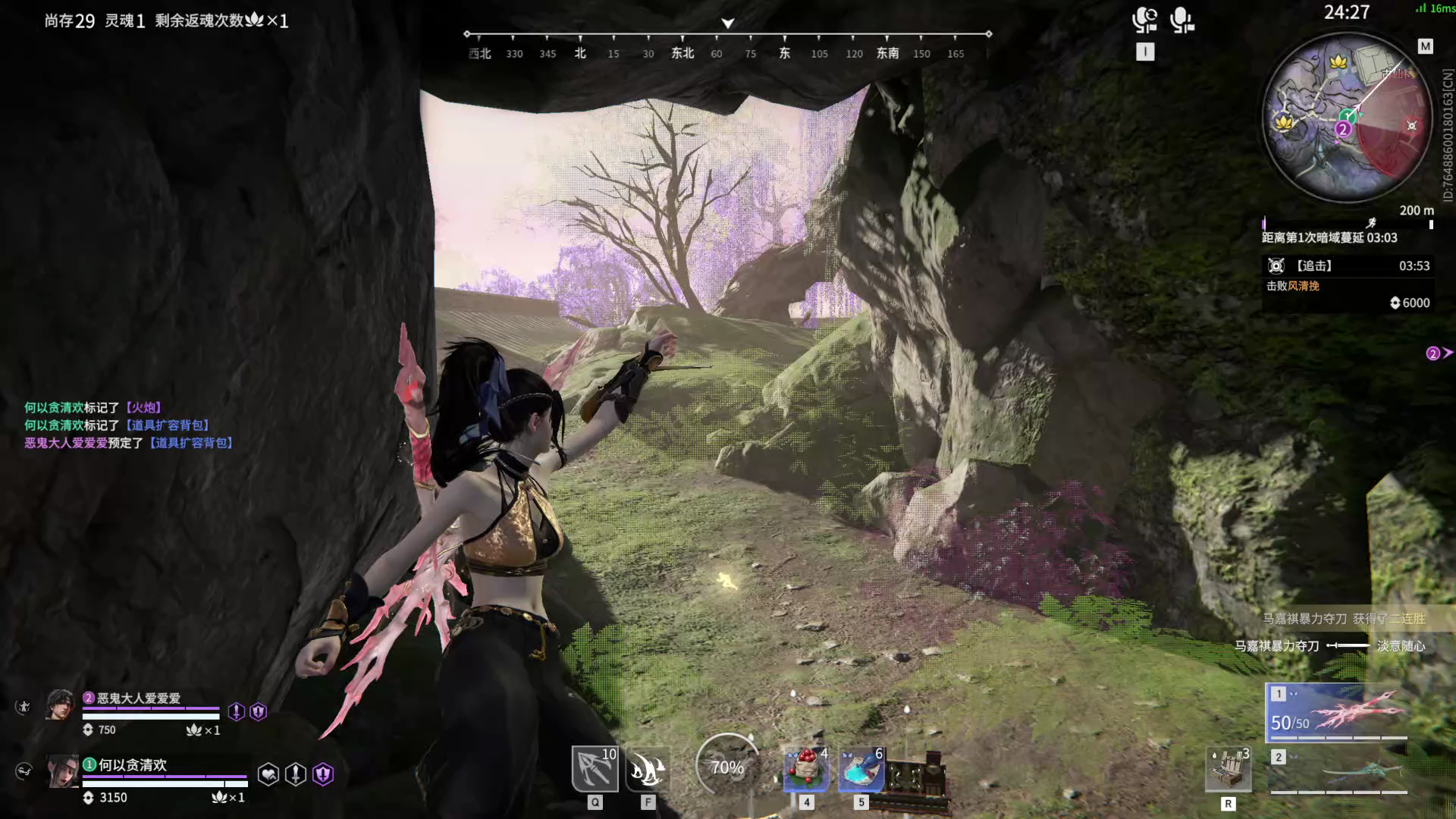1456x819 pixels.
Task: Click the red target marker on minimap
Action: tap(1411, 125)
